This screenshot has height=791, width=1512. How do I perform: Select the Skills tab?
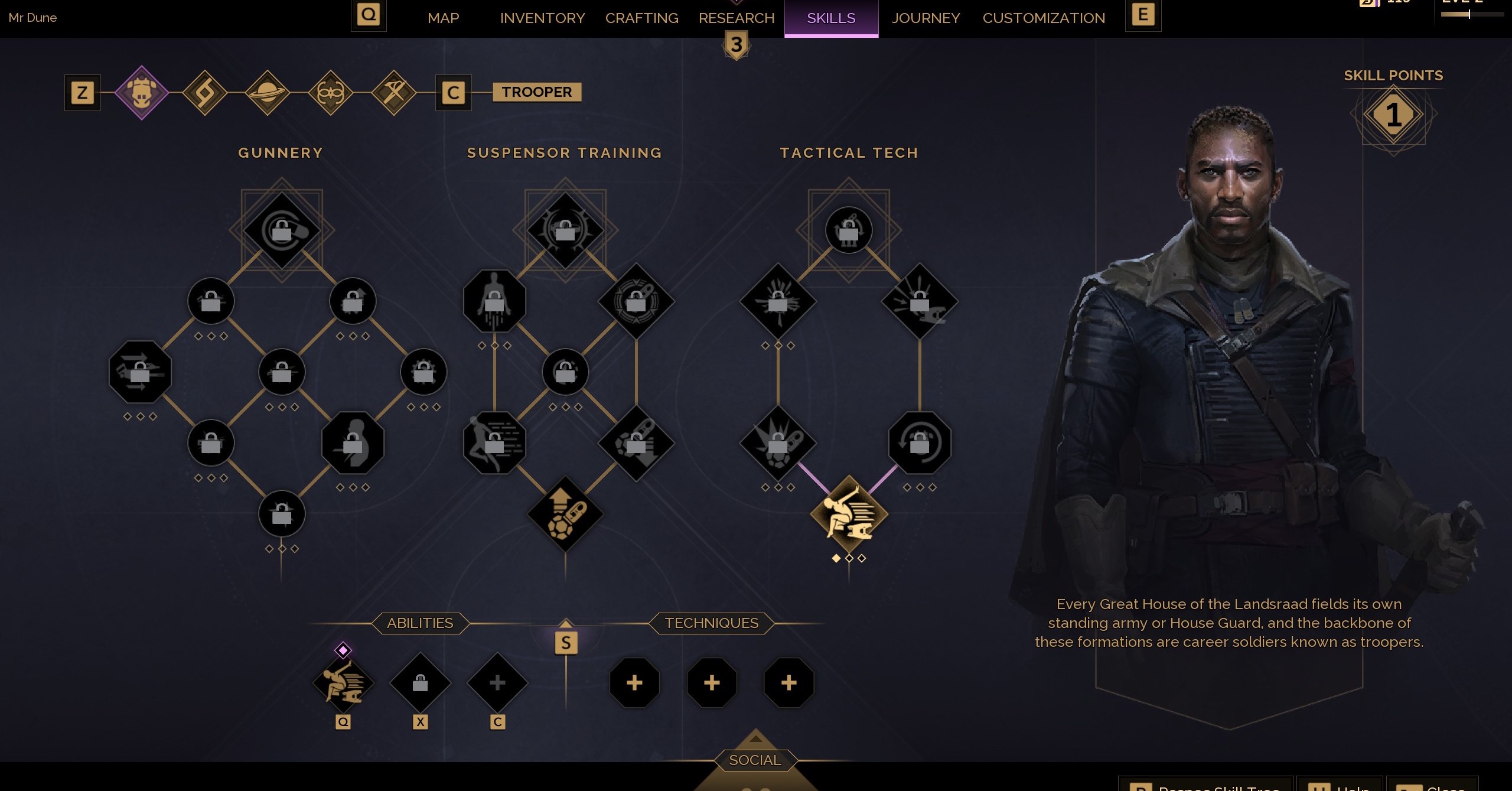tap(831, 18)
